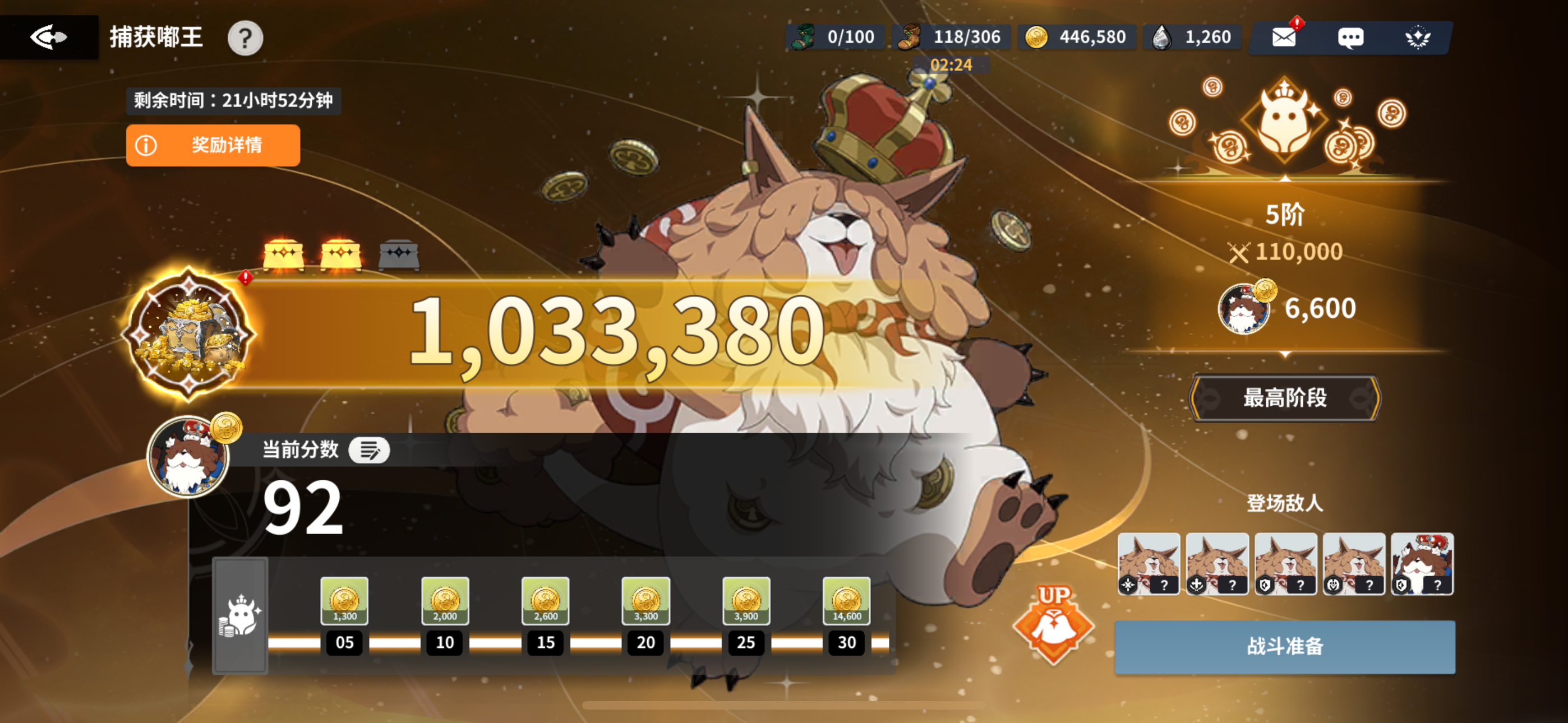Image resolution: width=1568 pixels, height=723 pixels.
Task: Click the gem icon showing 1,260
Action: coord(1162,36)
